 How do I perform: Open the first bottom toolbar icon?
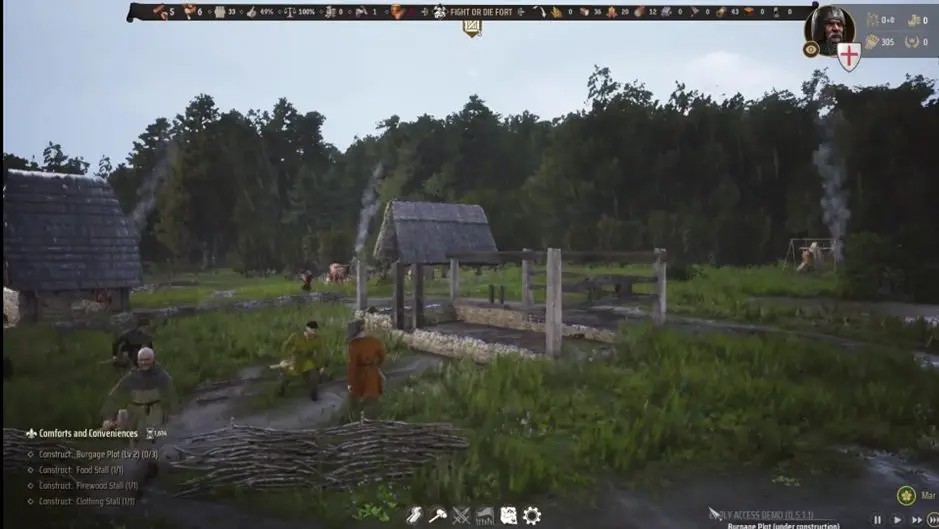click(x=414, y=515)
